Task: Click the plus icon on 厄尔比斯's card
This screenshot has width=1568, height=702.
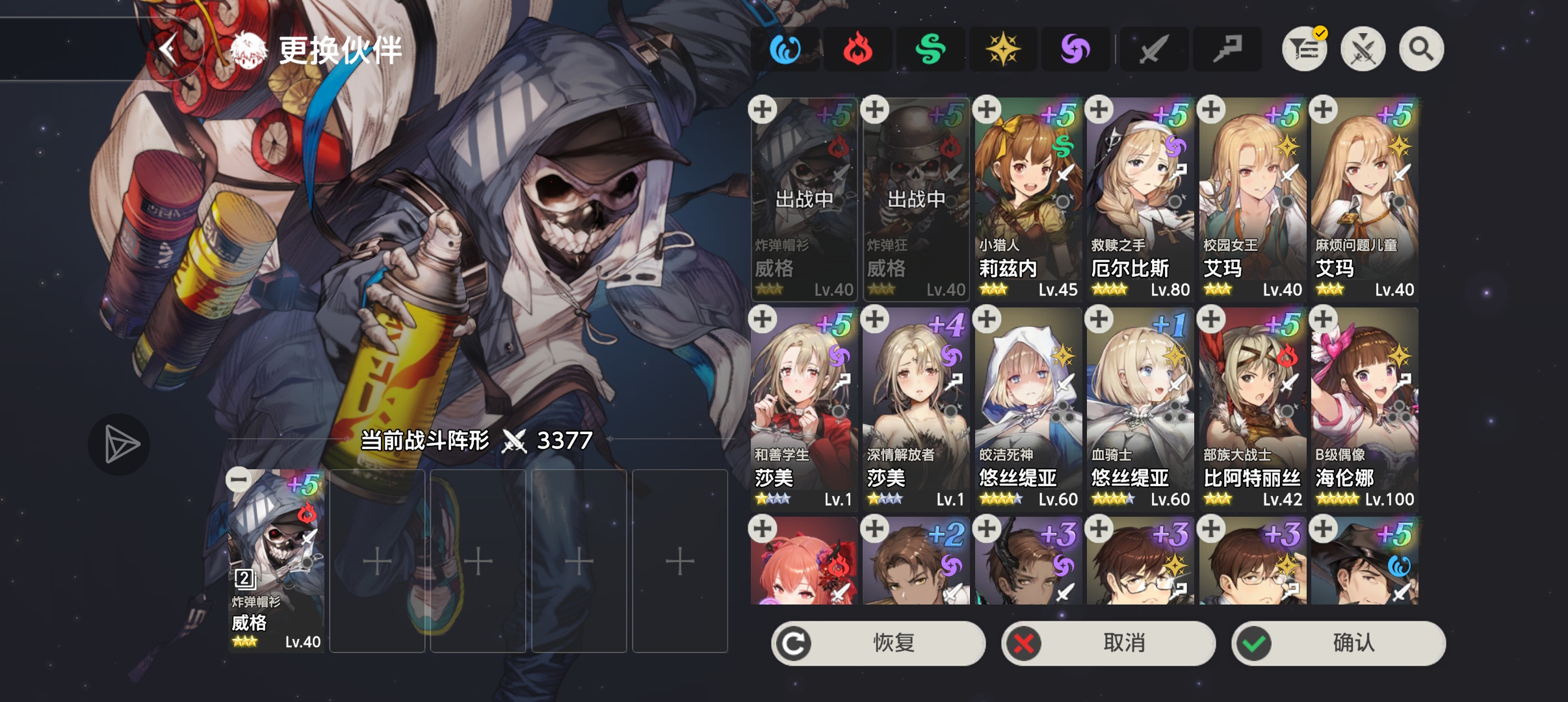Action: click(x=1099, y=110)
